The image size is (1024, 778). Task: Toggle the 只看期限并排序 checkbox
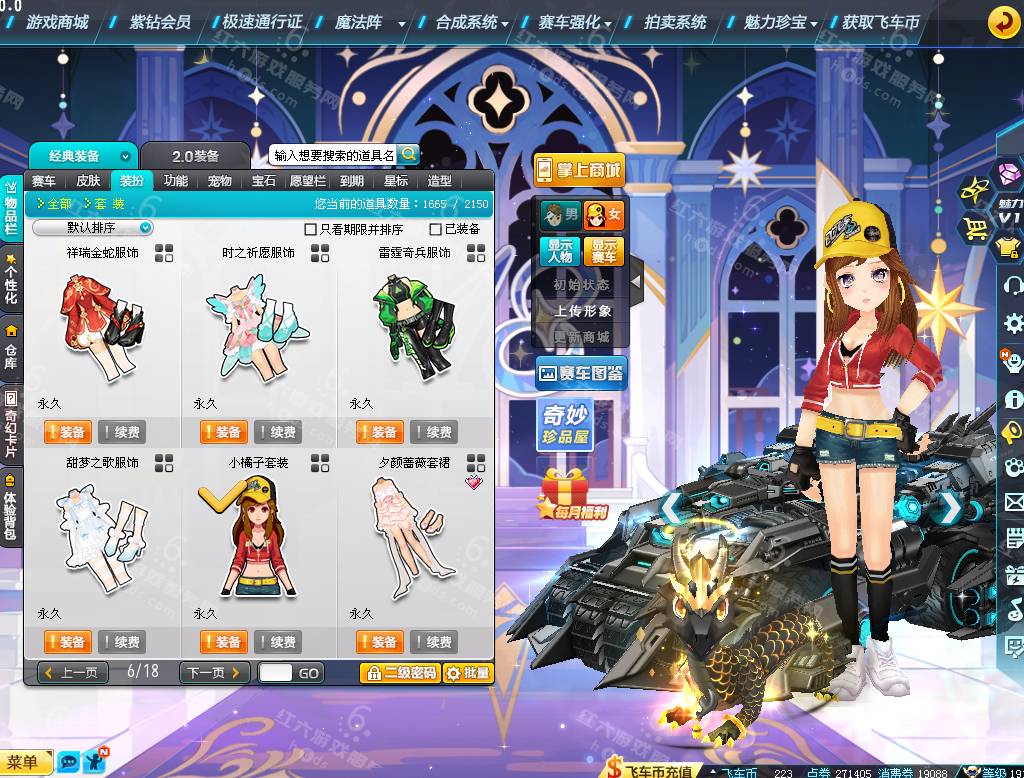310,229
